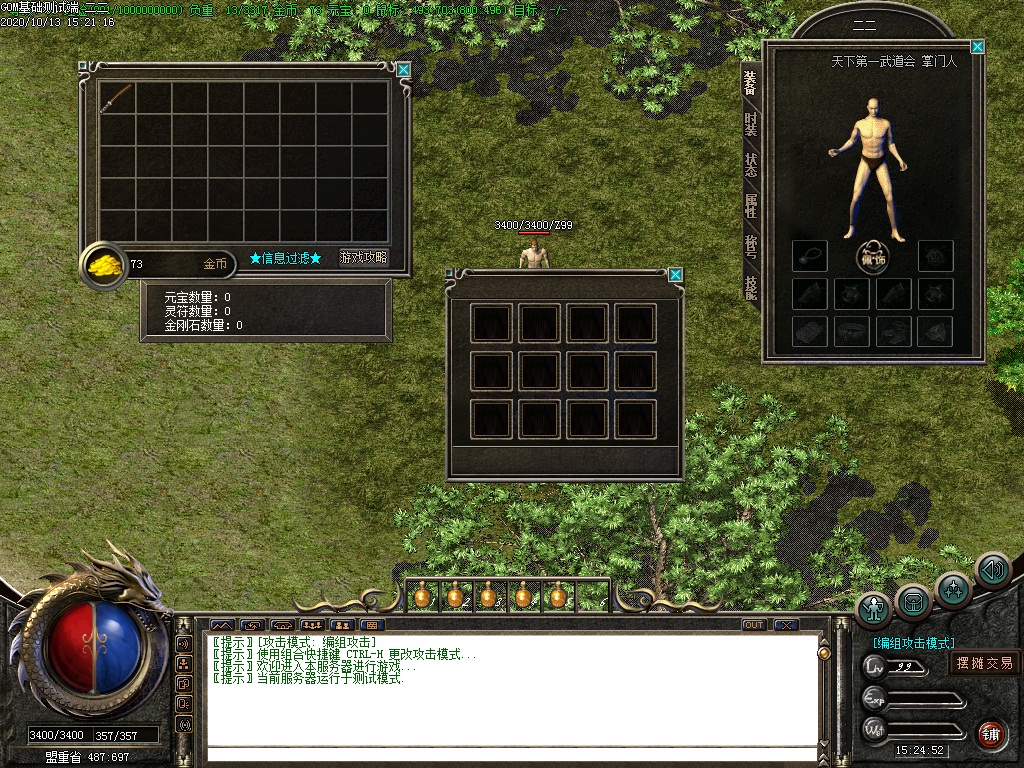Close the character equipment panel

click(x=977, y=47)
